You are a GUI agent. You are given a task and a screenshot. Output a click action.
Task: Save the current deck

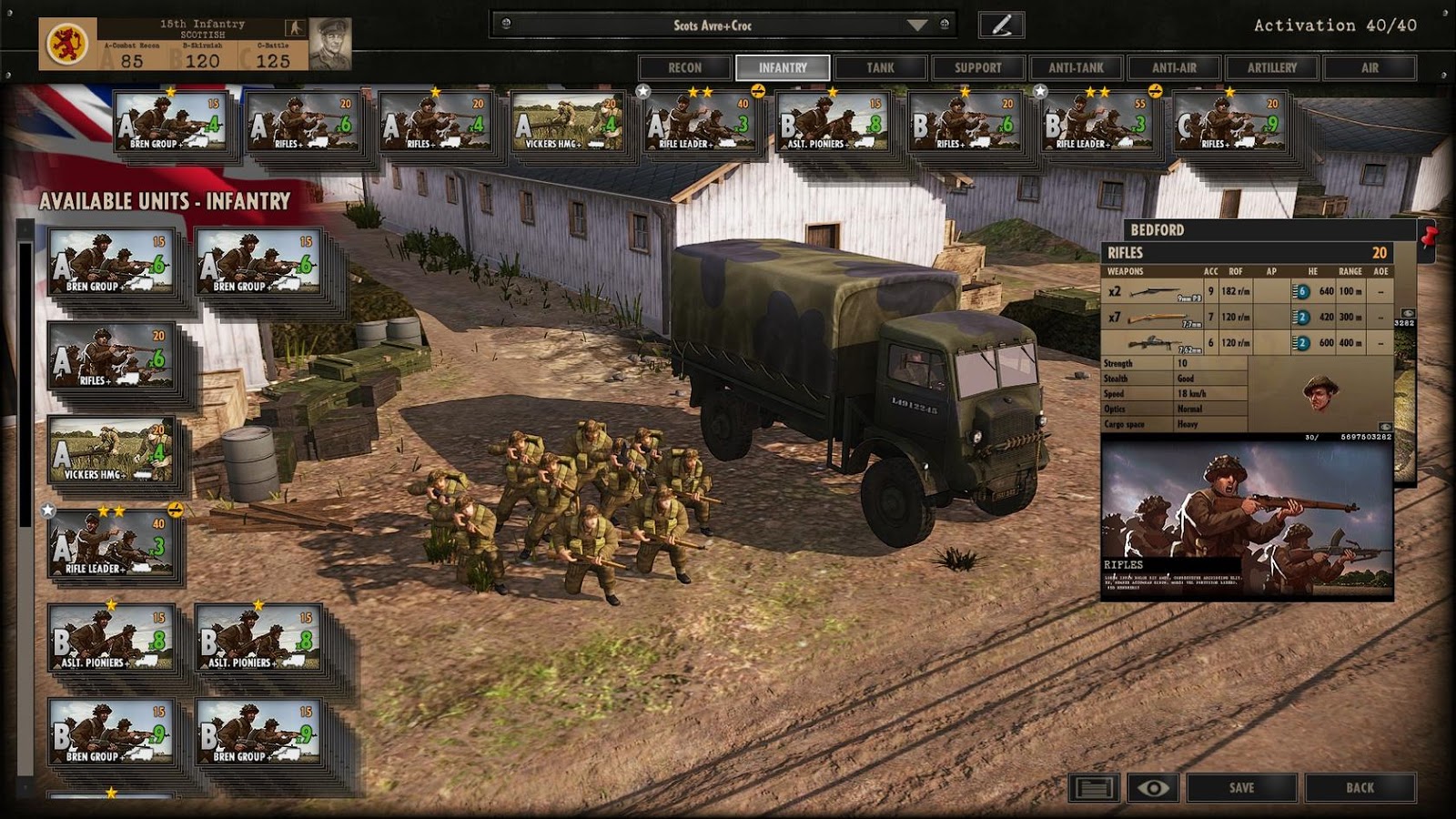1241,788
